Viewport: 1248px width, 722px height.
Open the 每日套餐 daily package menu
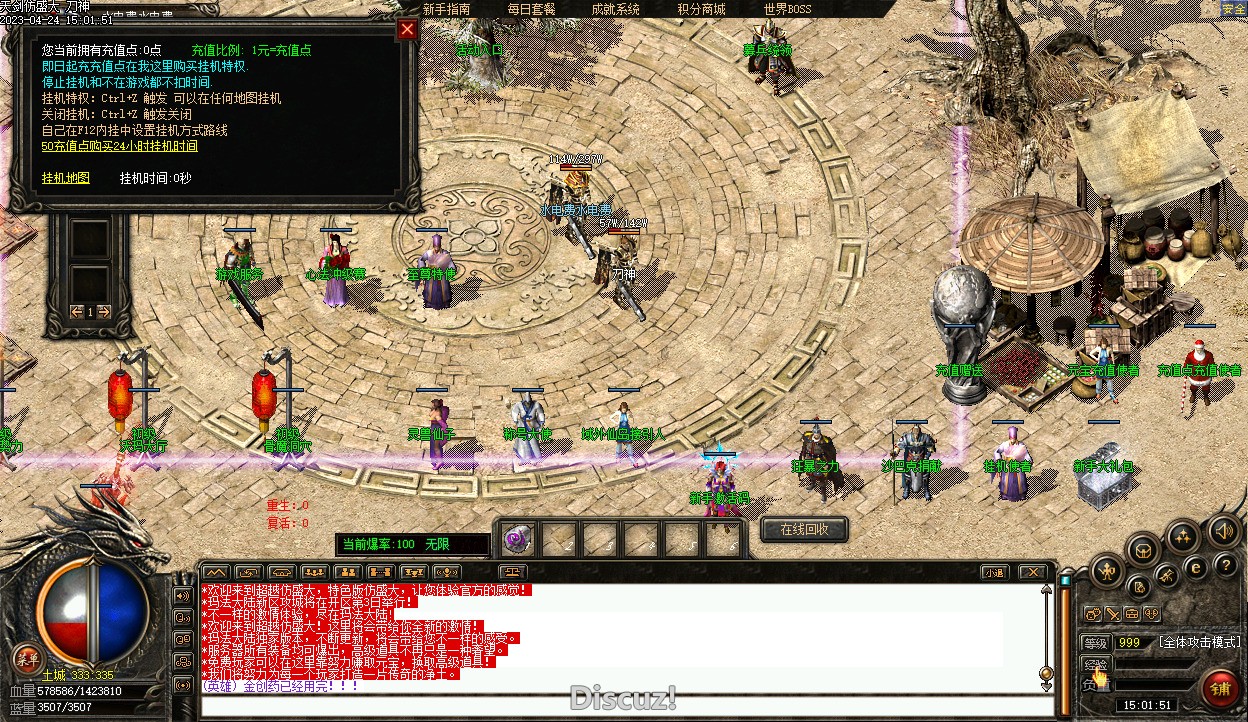click(x=531, y=9)
